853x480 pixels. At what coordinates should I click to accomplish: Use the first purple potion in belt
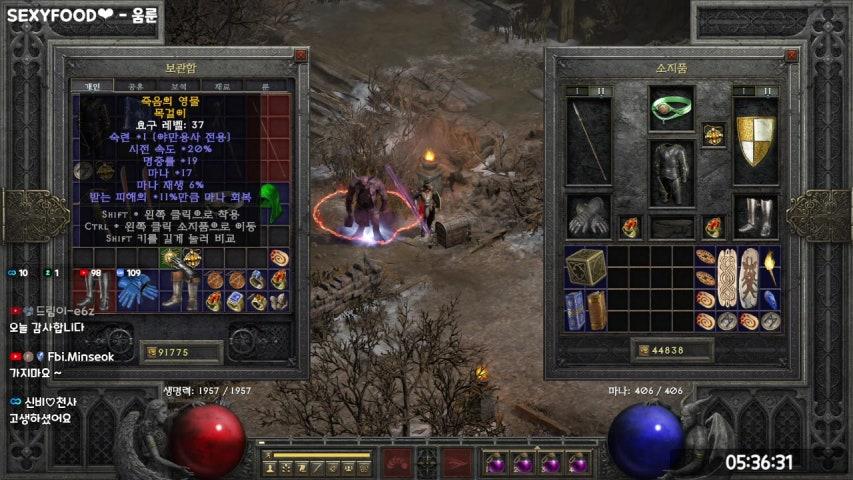(x=495, y=463)
